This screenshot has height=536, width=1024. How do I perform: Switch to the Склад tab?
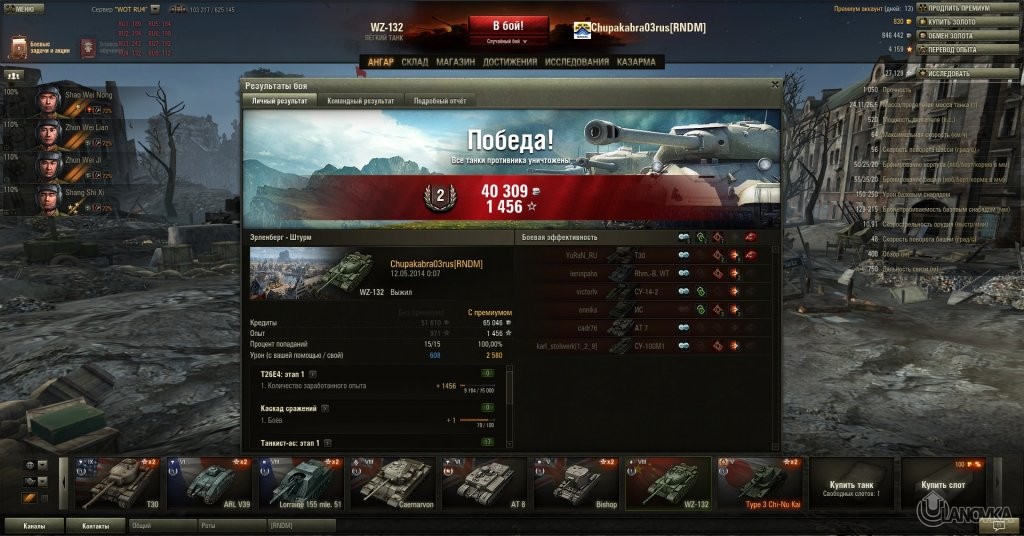414,62
